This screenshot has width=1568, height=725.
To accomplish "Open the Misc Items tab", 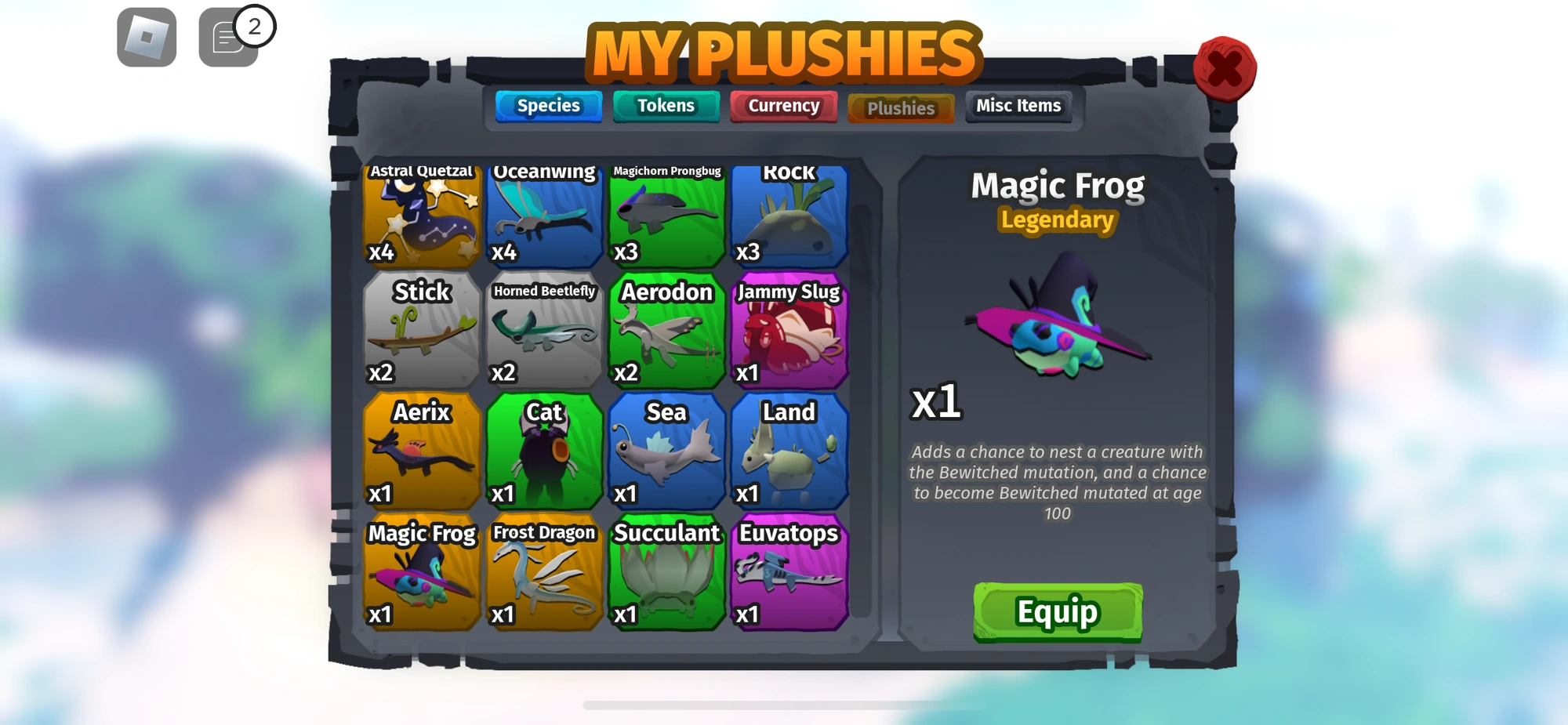I will click(1017, 105).
